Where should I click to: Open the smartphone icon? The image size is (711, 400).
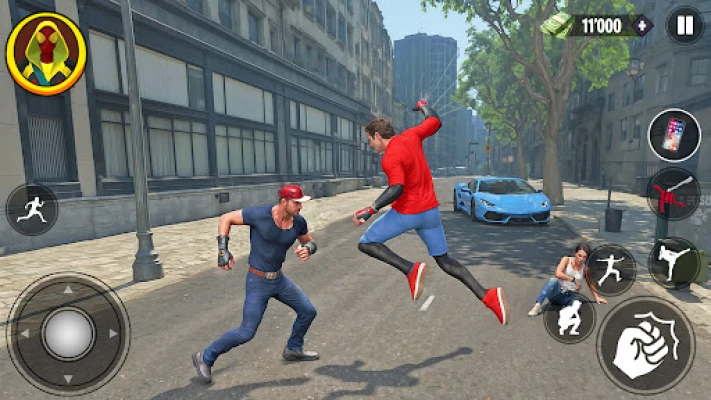click(x=674, y=135)
